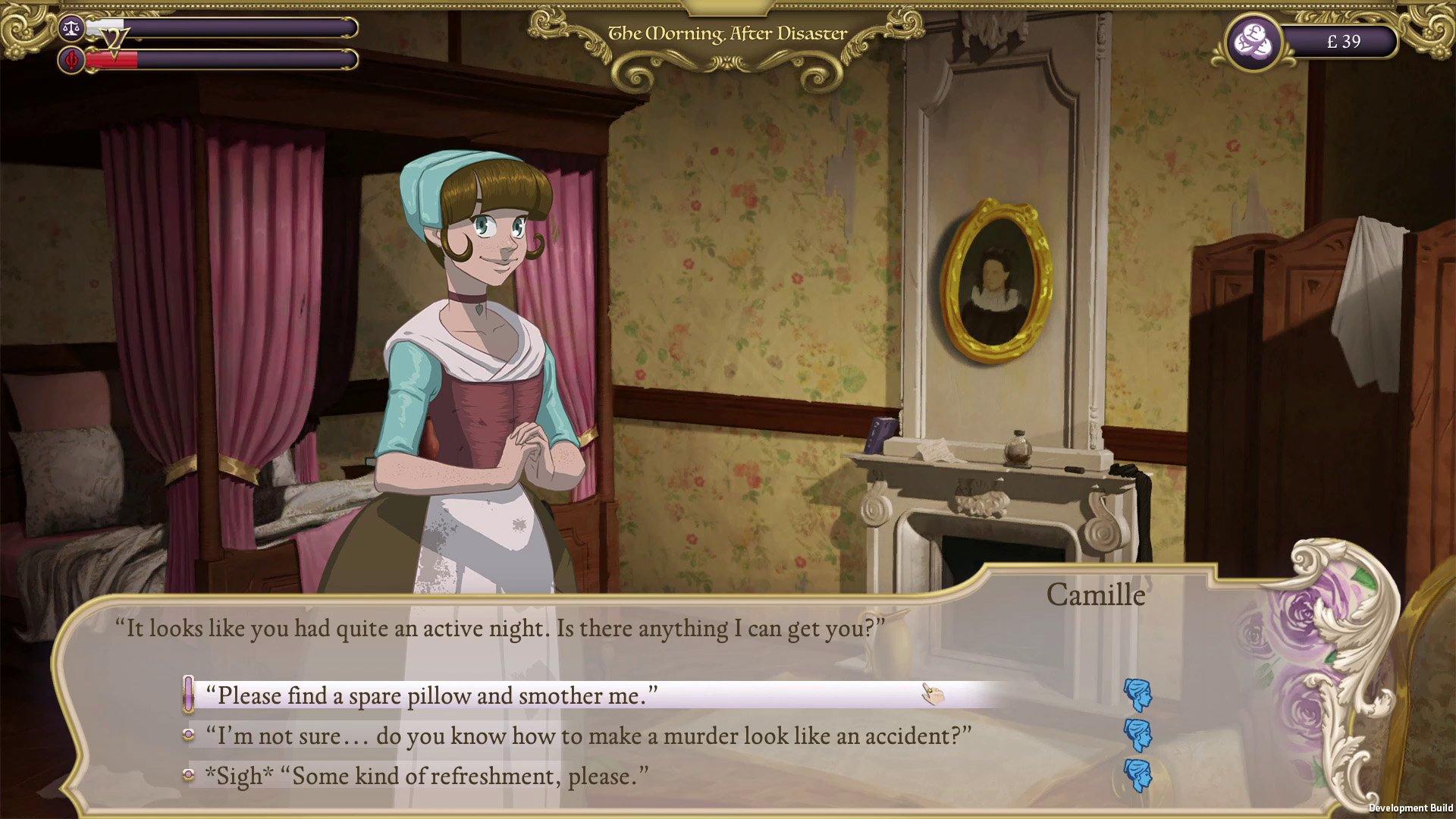This screenshot has height=819, width=1456.
Task: Choose "Please find a spare pillow and smother me."
Action: click(432, 695)
